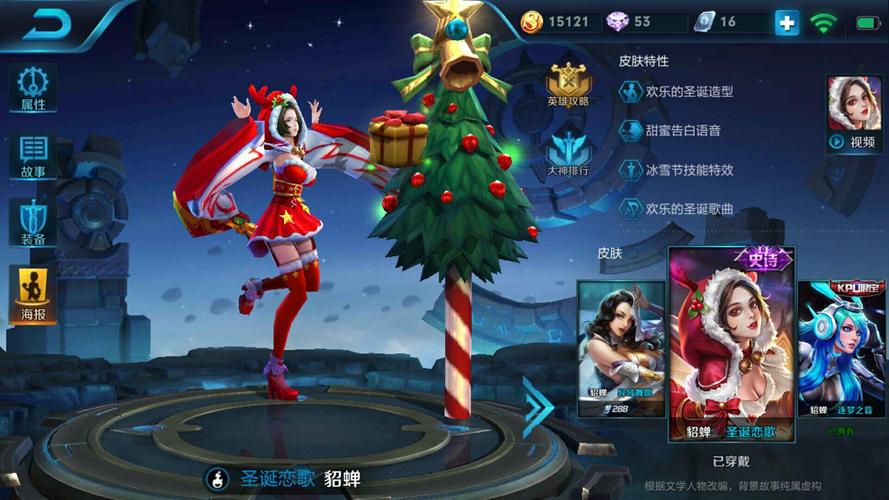Screen dimensions: 889x500
Task: Choose the 甜蜜告白语音 feature entry
Action: click(x=669, y=131)
